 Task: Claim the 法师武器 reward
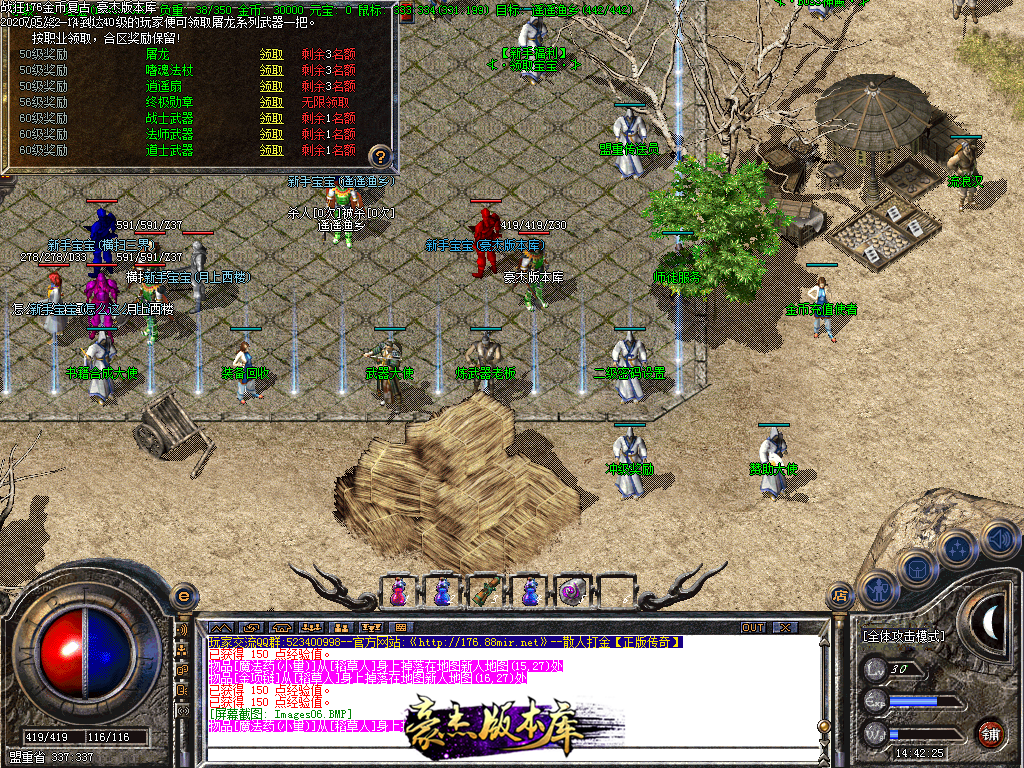click(271, 134)
